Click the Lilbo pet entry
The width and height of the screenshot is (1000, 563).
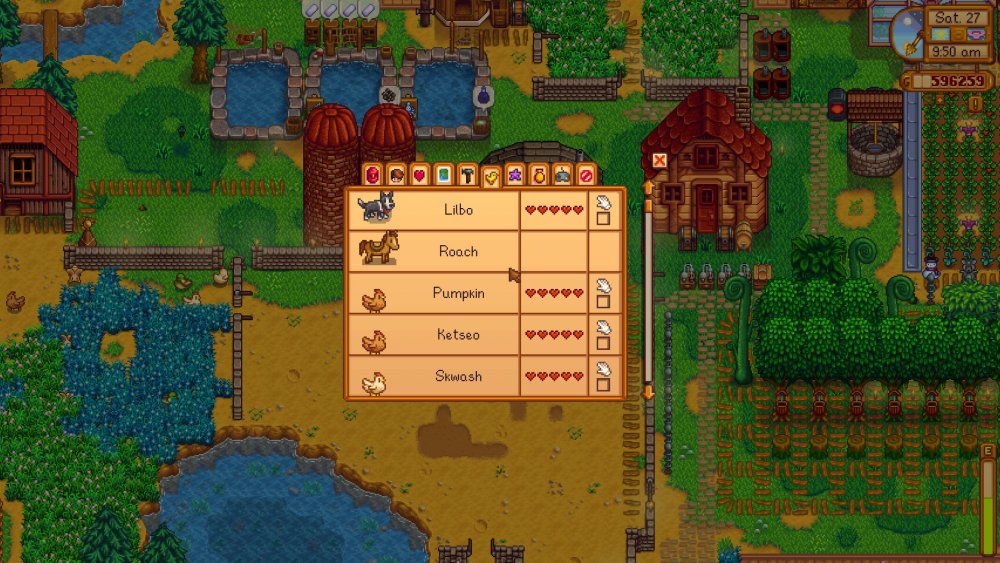457,209
